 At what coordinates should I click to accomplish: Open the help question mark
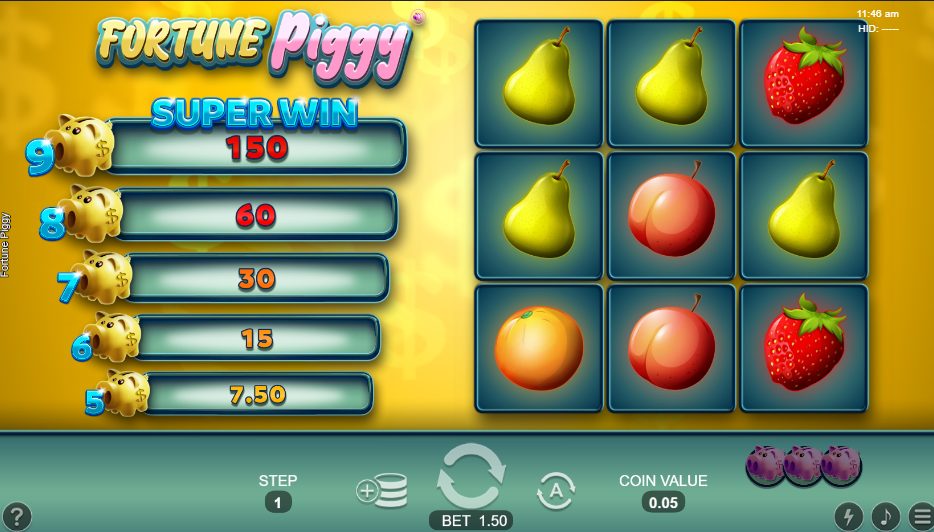click(17, 517)
